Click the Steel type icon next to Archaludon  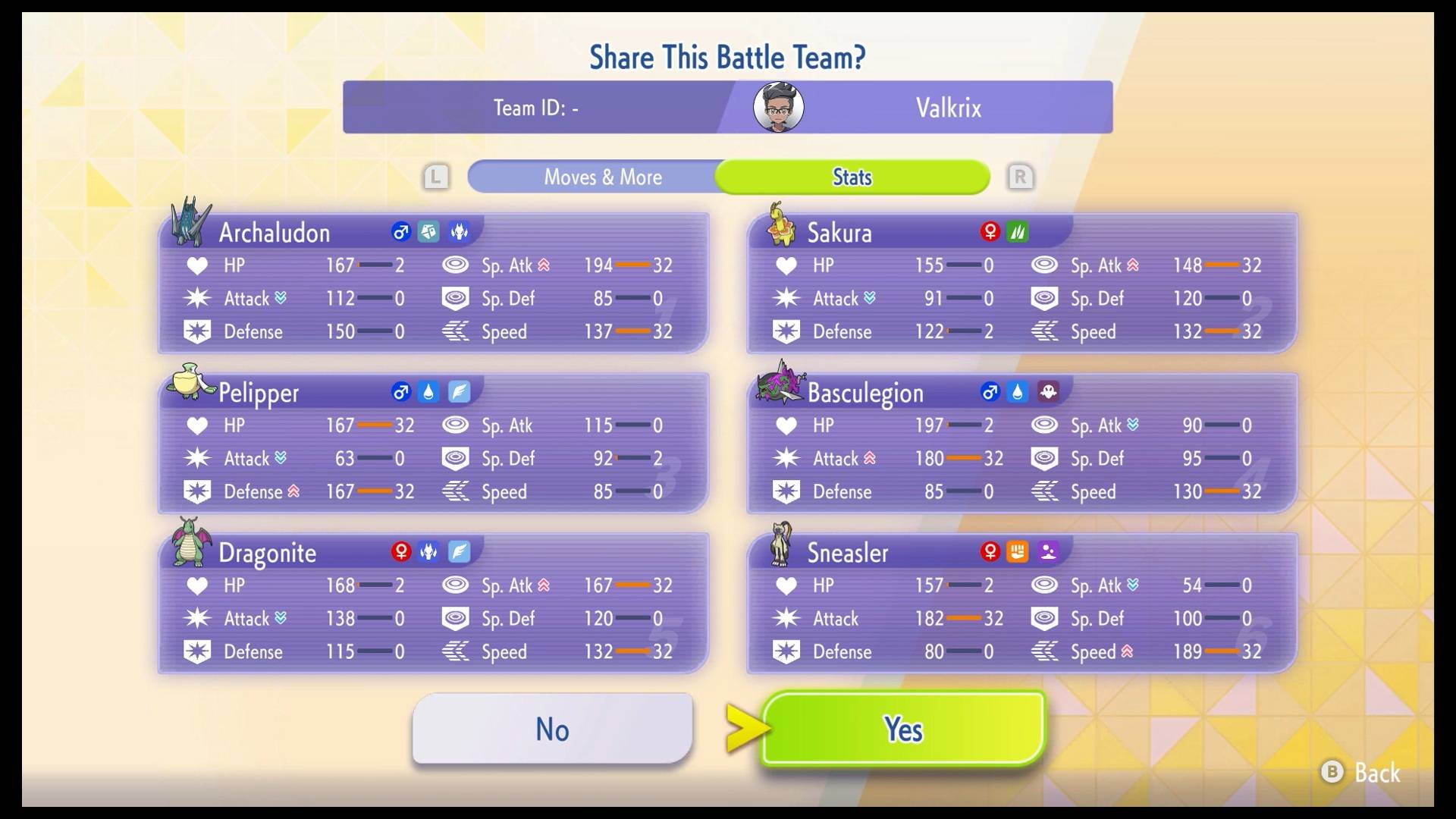[x=429, y=233]
